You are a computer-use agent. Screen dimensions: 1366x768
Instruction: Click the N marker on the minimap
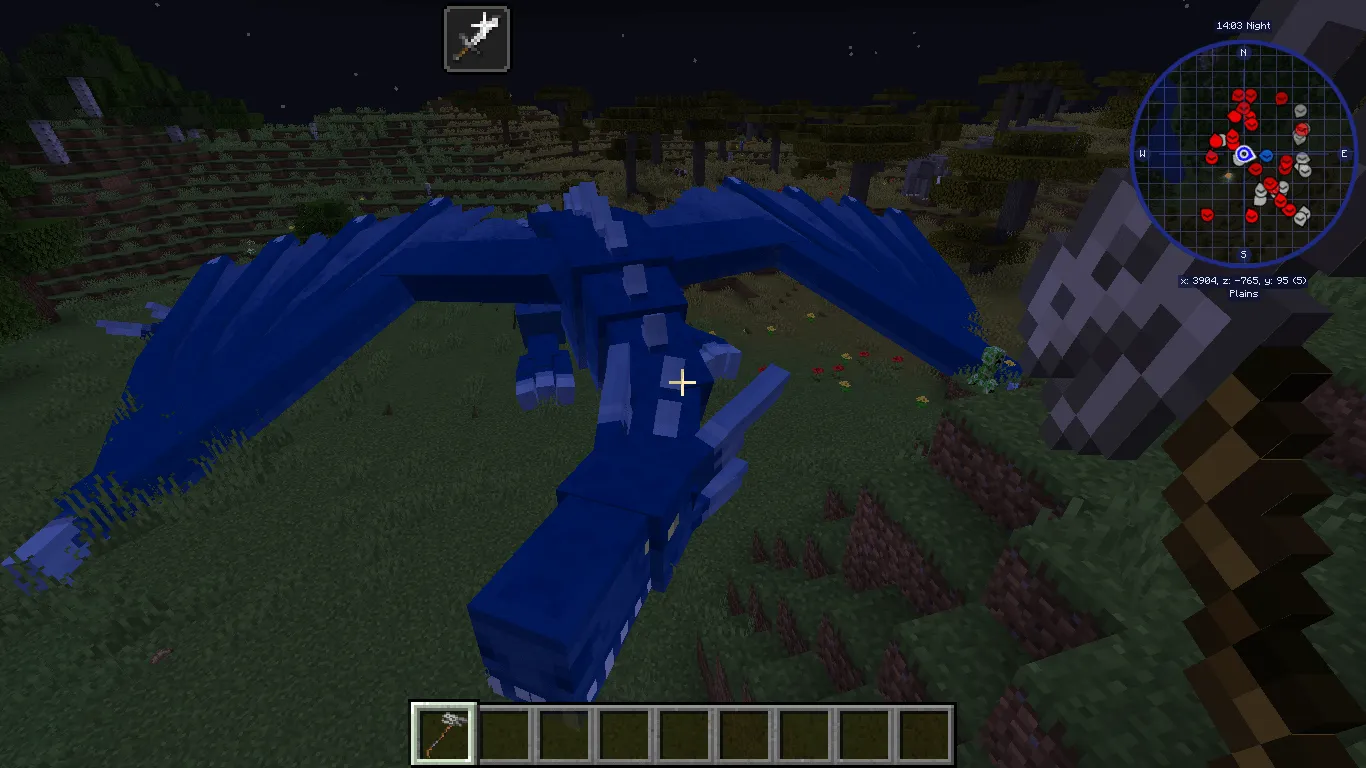click(1244, 54)
